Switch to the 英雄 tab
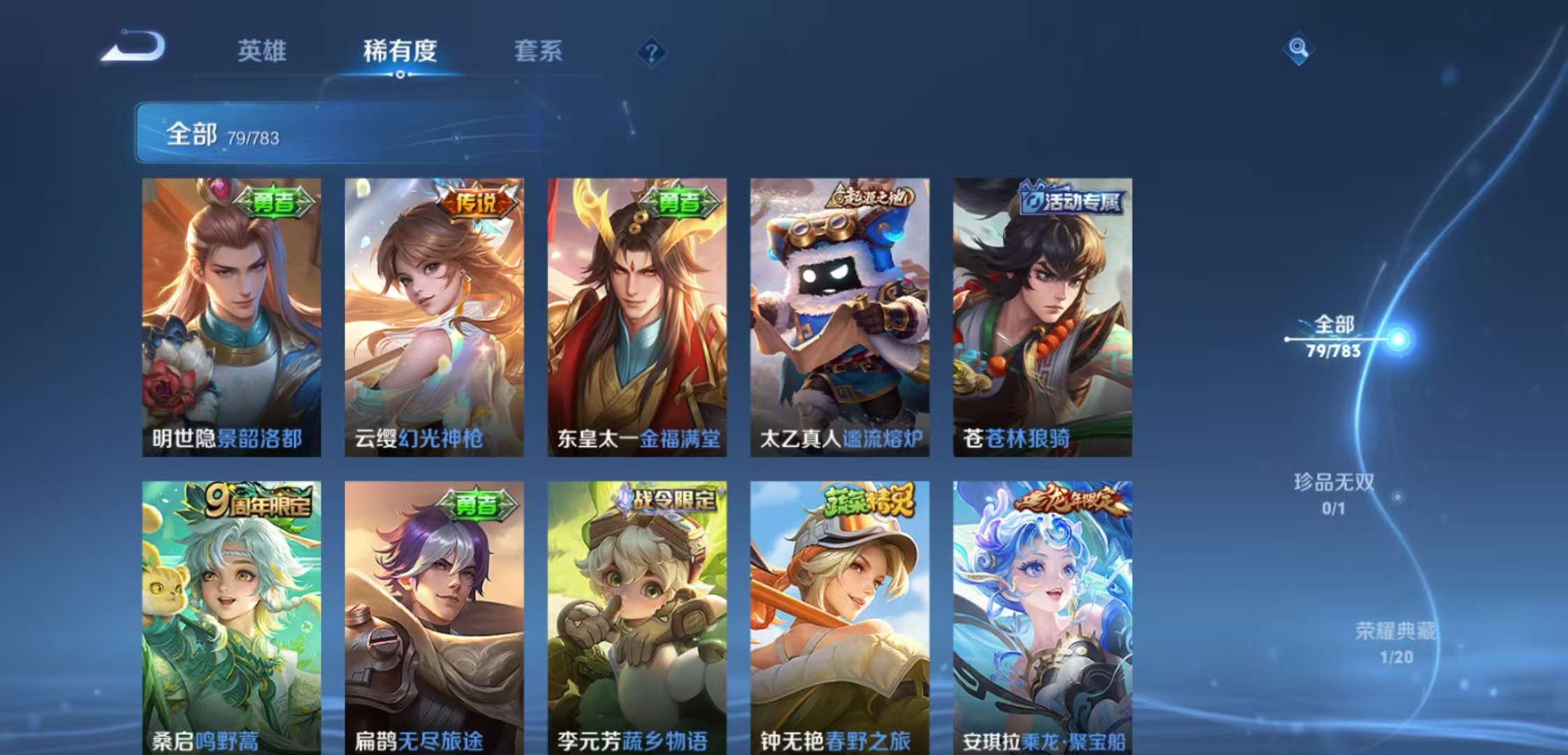Screen dimensions: 1568x755 click(x=262, y=51)
